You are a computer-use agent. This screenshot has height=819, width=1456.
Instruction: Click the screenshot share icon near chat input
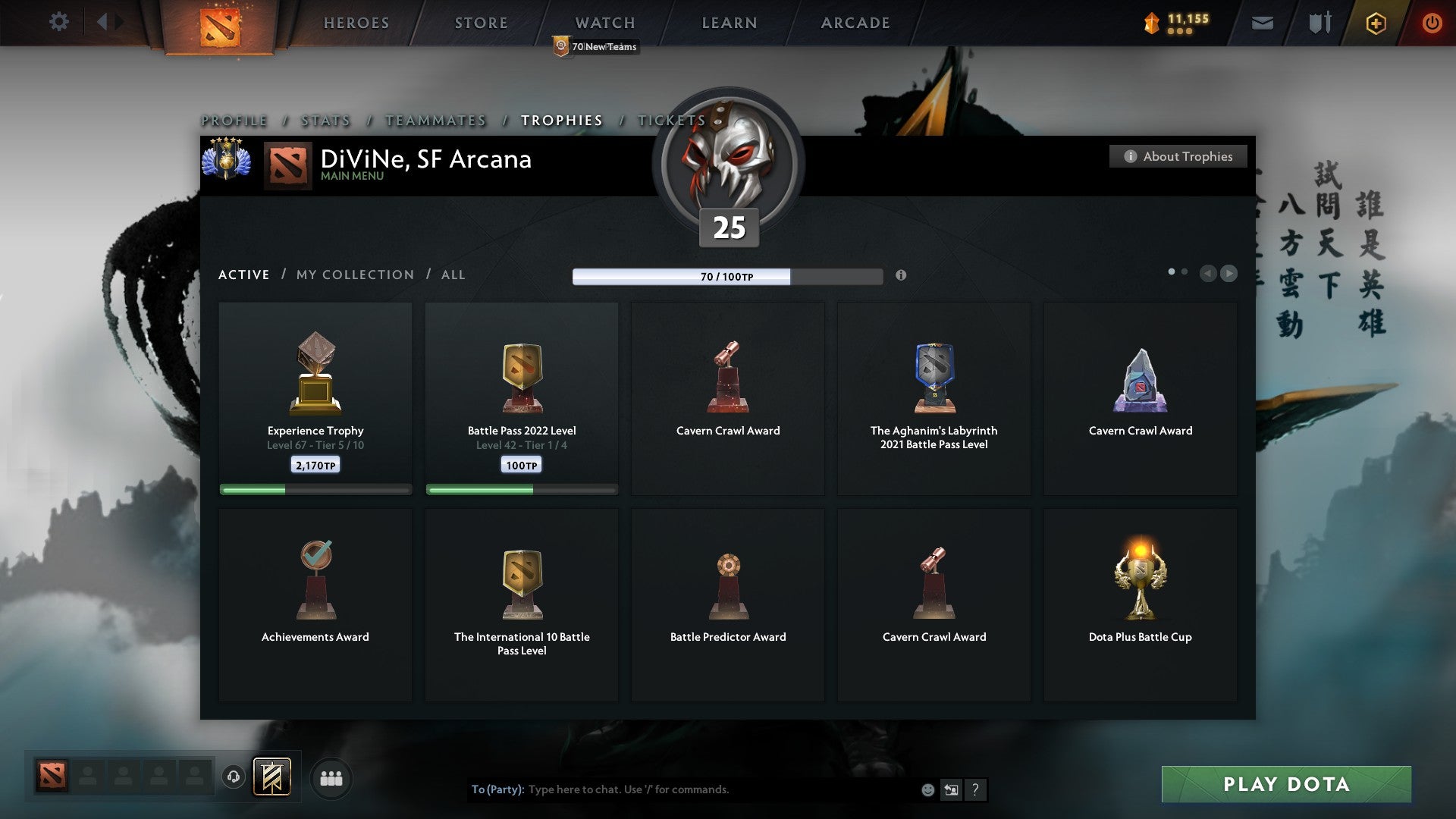pos(952,789)
